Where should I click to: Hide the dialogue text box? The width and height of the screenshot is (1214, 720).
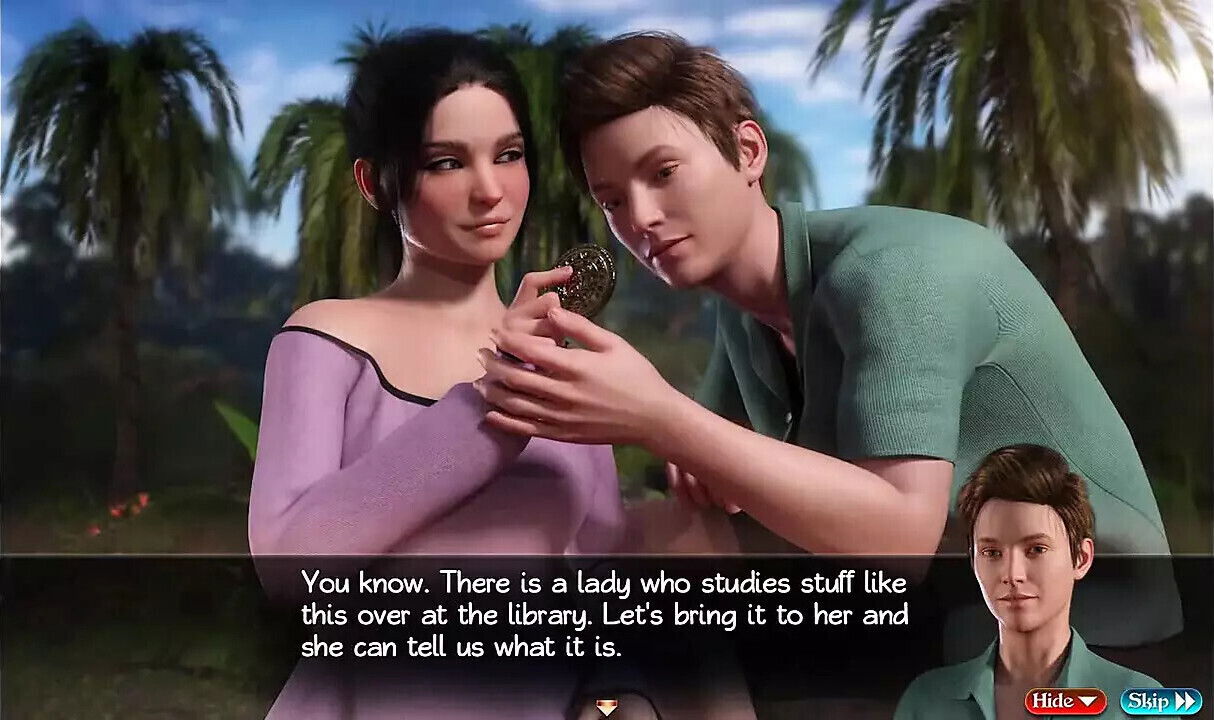[x=1065, y=701]
